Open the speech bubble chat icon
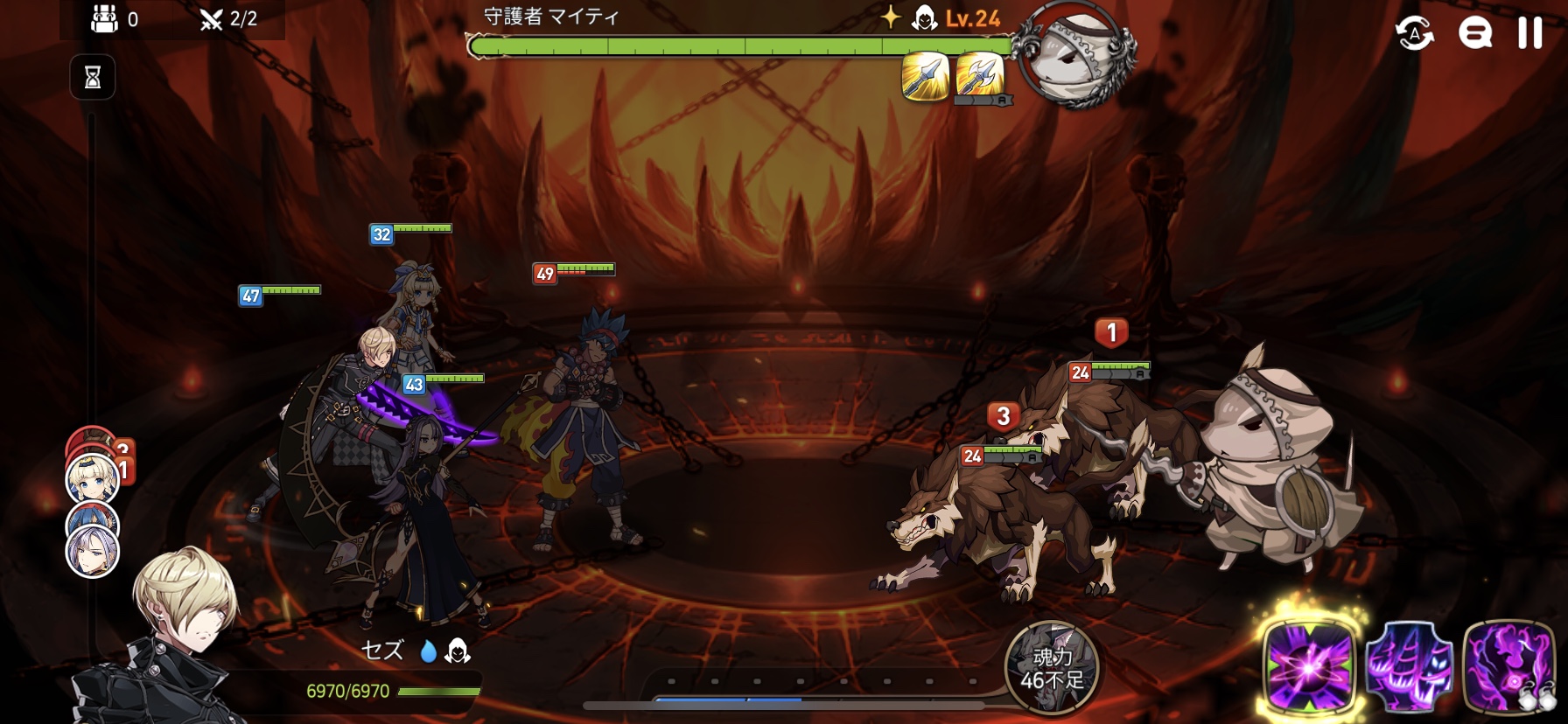 tap(1474, 33)
